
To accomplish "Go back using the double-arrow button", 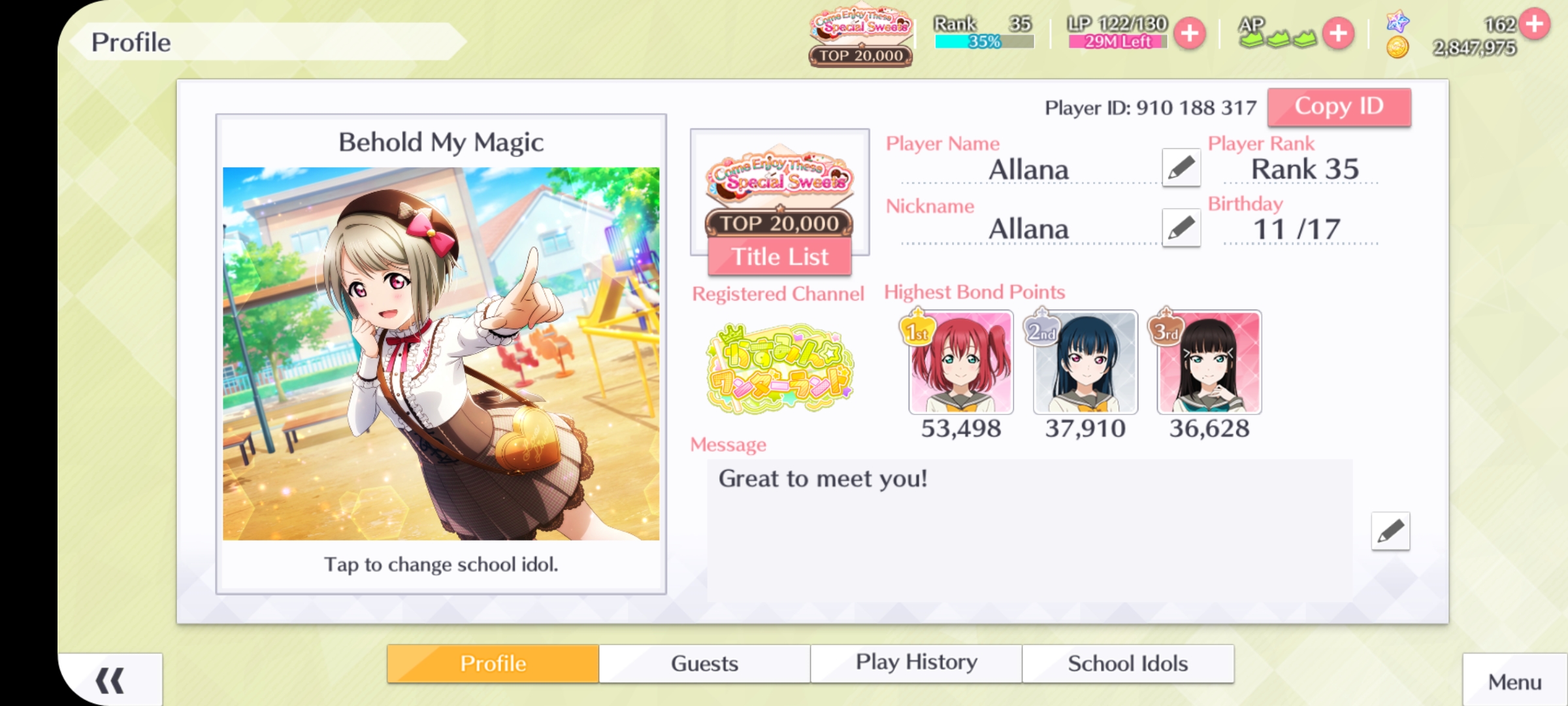I will coord(110,681).
